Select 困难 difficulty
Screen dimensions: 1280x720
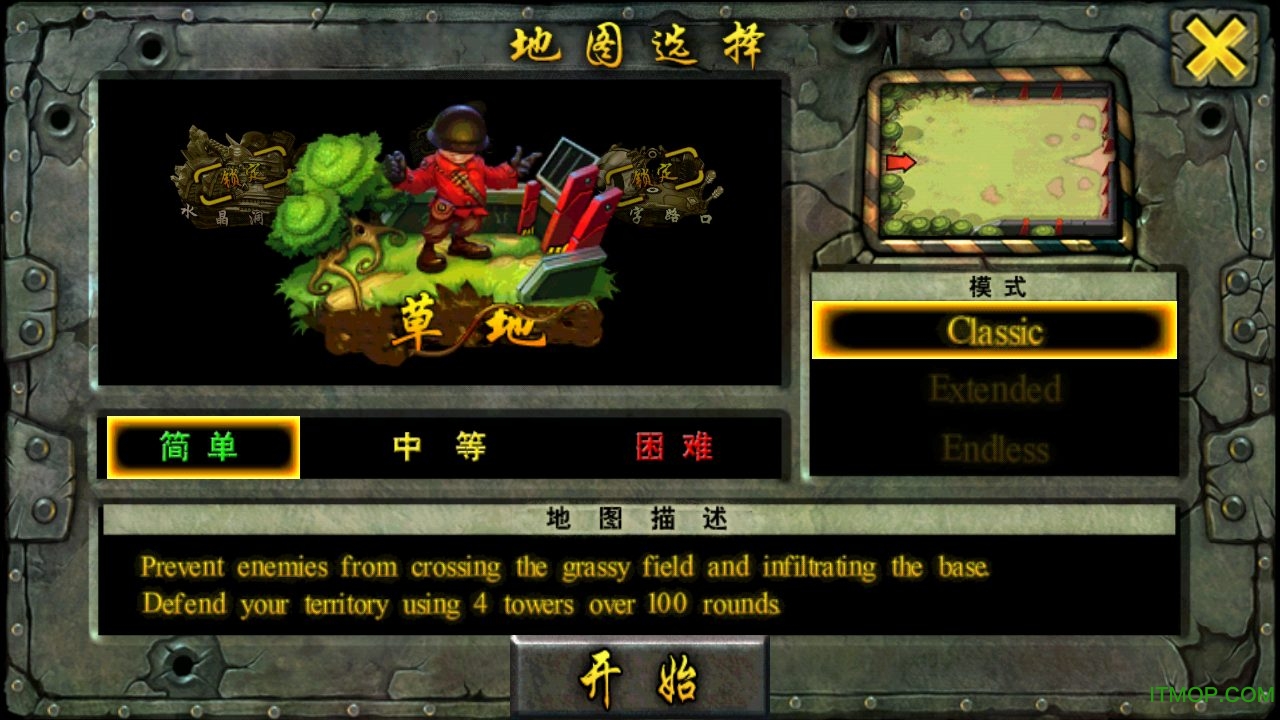pyautogui.click(x=672, y=447)
